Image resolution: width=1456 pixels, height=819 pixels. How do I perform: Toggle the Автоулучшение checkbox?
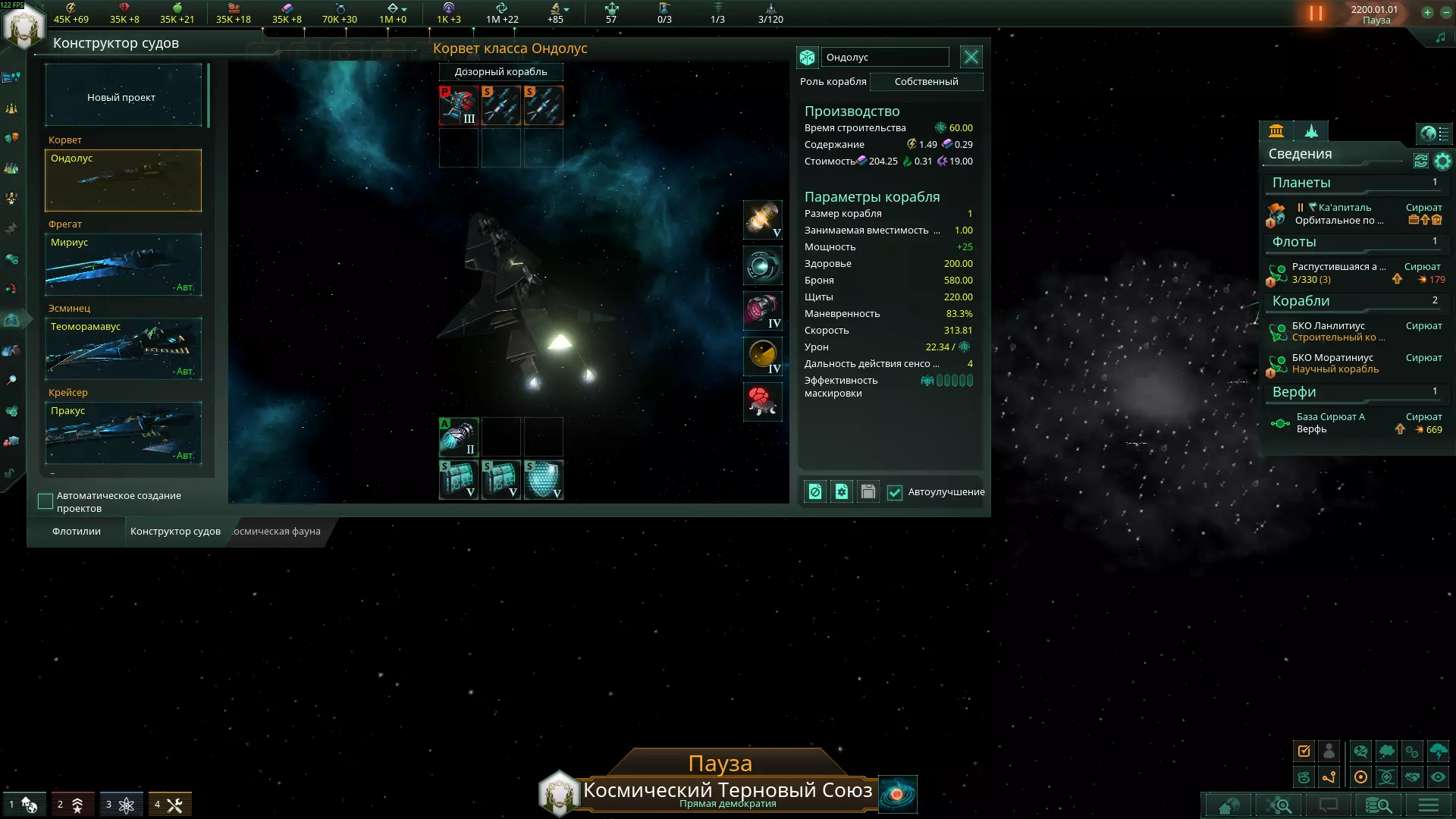[x=895, y=493]
